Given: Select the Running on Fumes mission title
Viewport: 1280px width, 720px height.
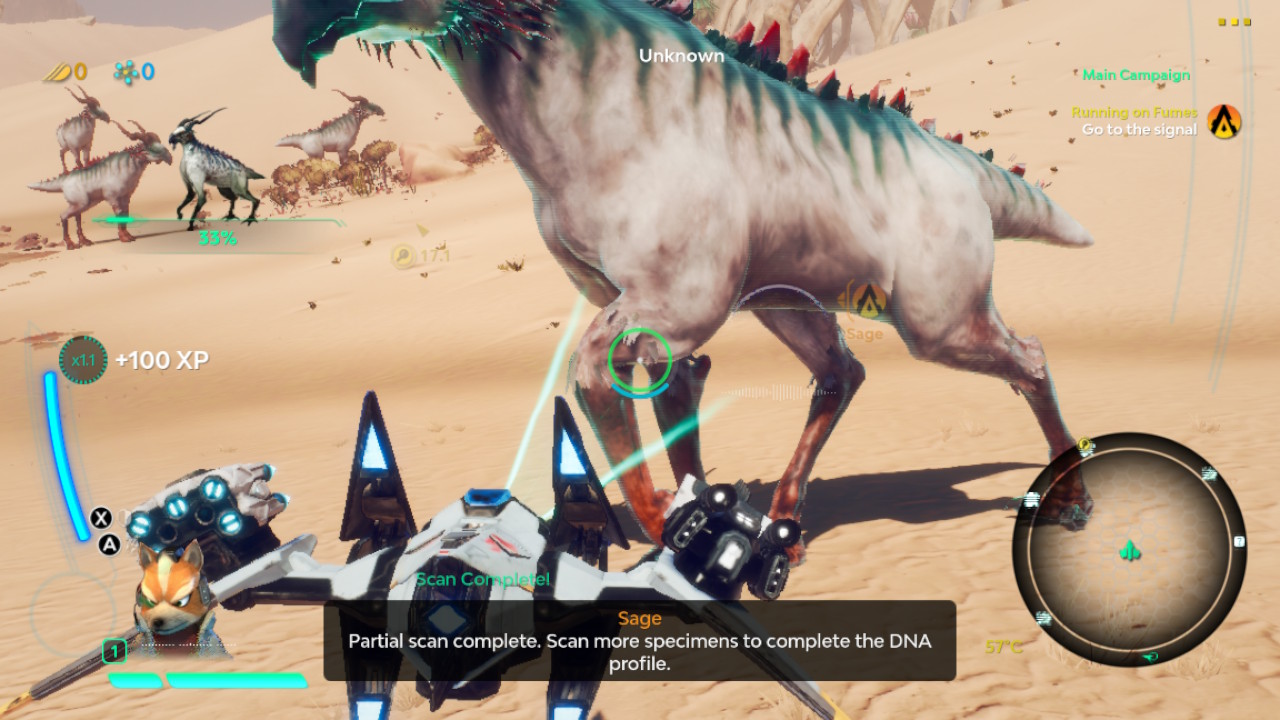Looking at the screenshot, I should pos(1133,112).
